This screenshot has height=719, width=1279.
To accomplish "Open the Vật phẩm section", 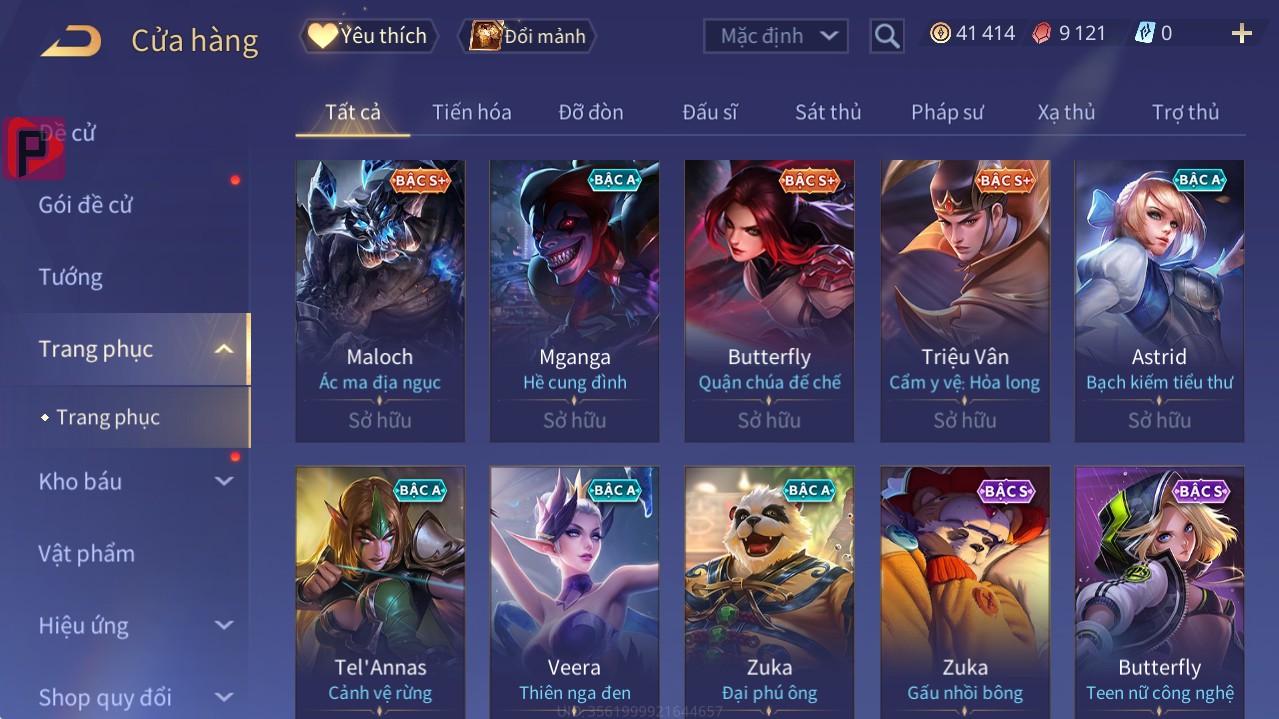I will [x=86, y=553].
